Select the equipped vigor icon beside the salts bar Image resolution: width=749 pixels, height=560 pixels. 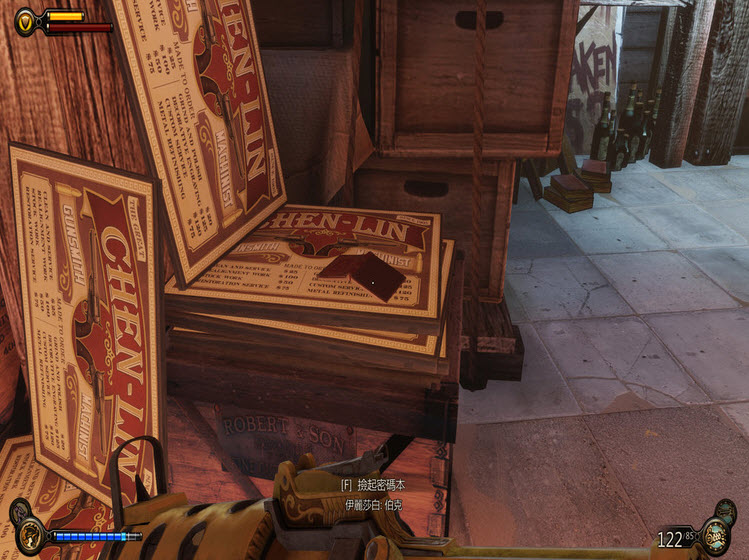[x=31, y=535]
